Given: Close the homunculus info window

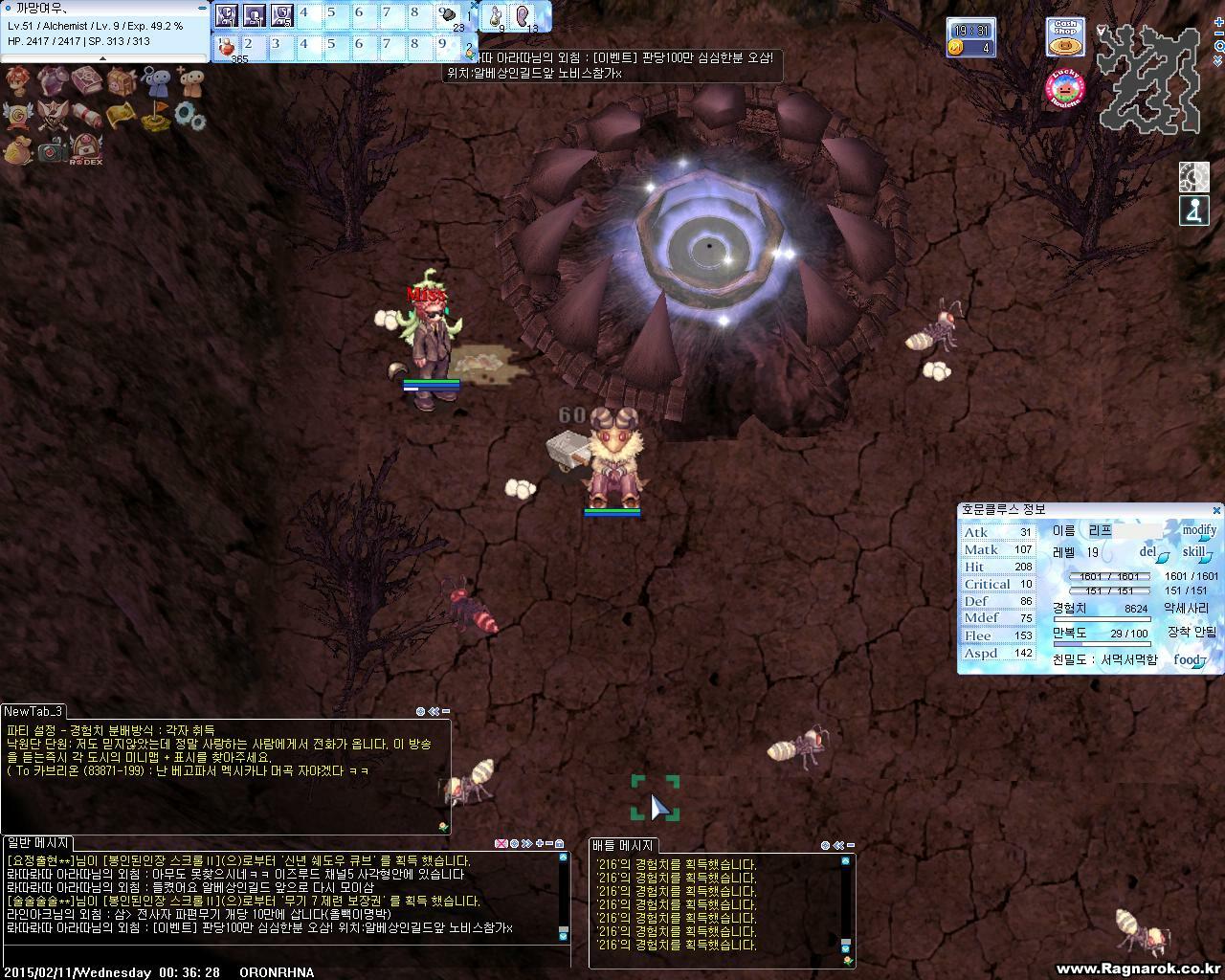Looking at the screenshot, I should point(1216,511).
